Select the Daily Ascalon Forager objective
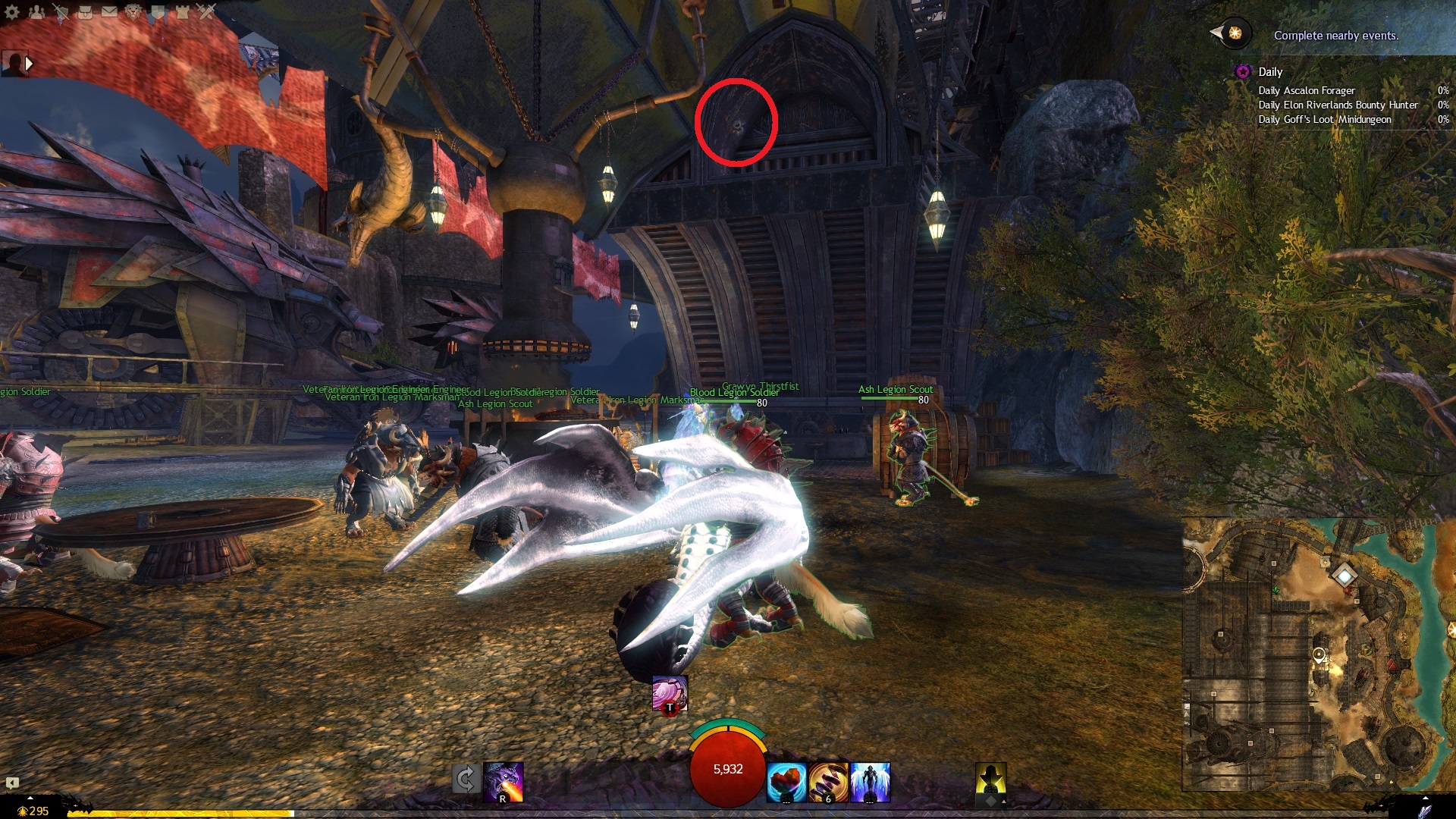This screenshot has height=819, width=1456. [x=1306, y=90]
